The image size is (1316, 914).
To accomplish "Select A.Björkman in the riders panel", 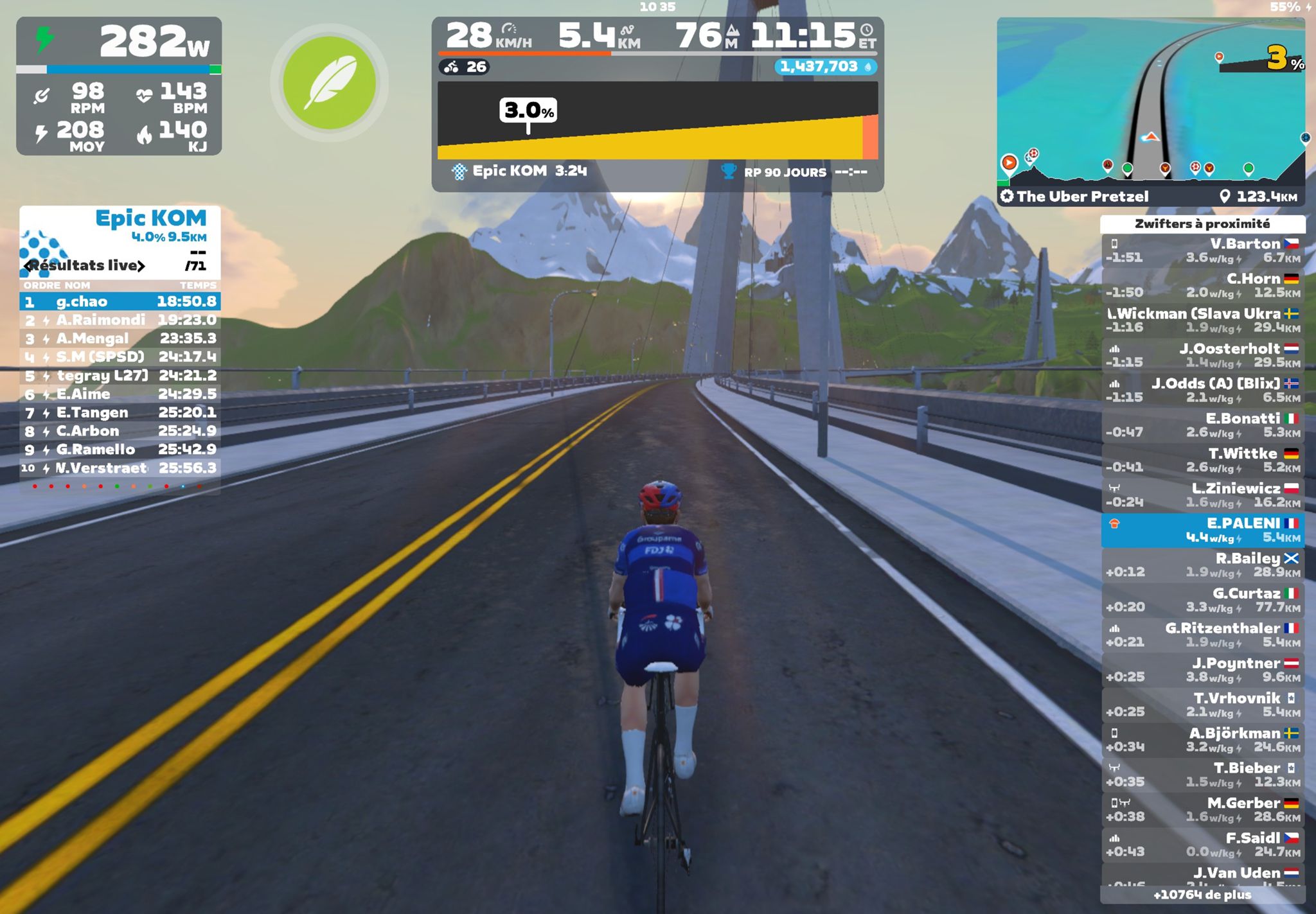I will coord(1202,740).
